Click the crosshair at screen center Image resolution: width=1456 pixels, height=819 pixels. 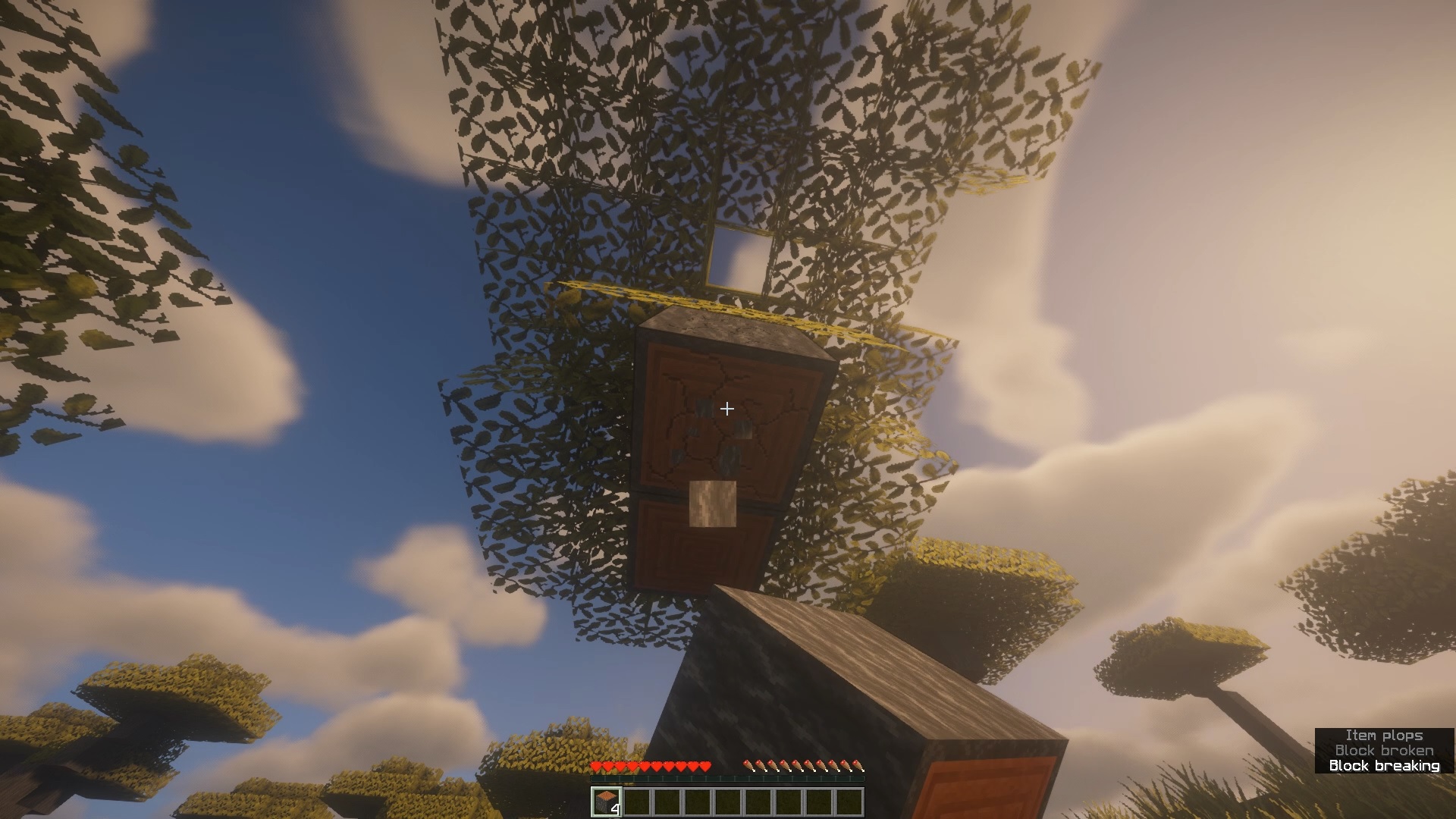[x=727, y=409]
